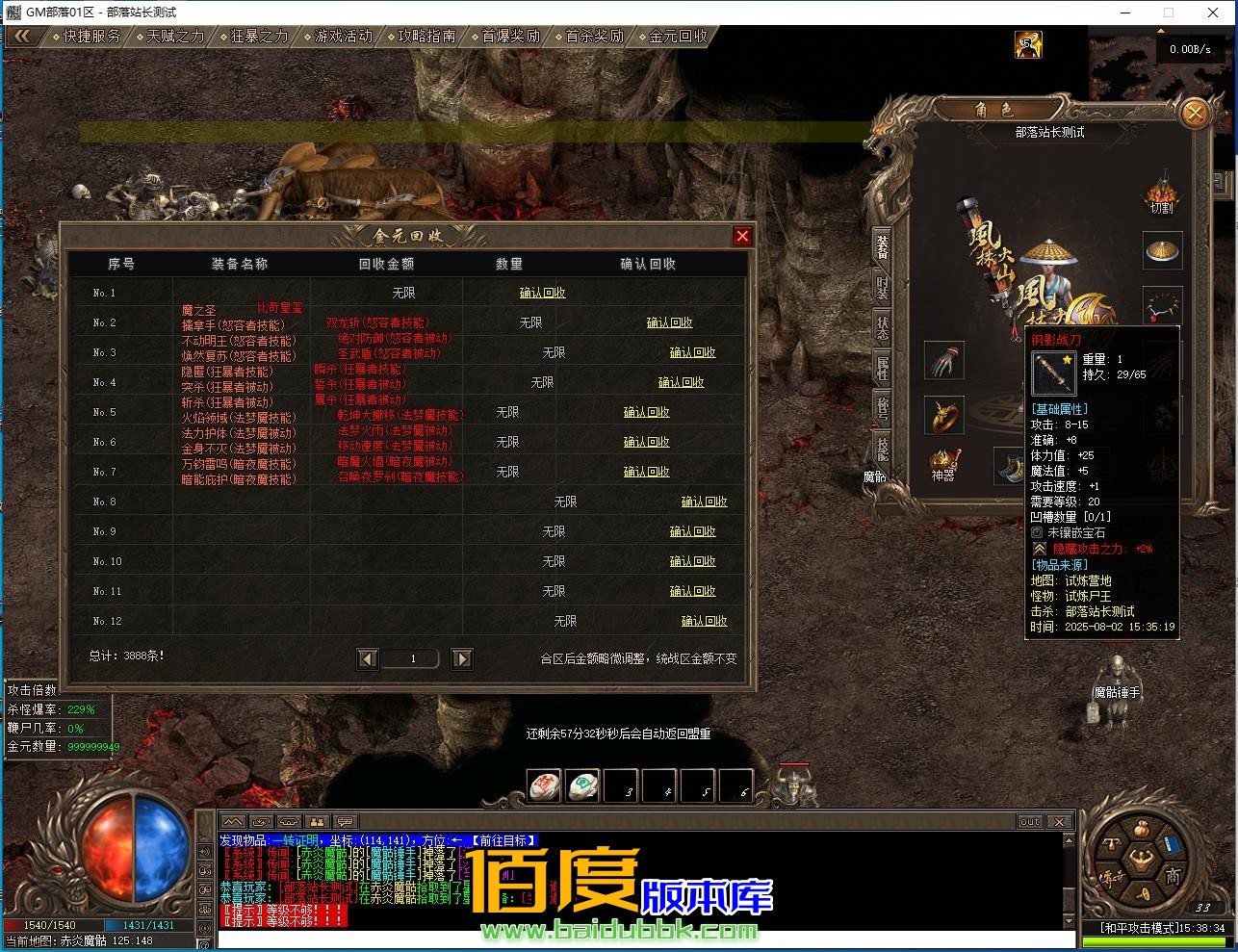Open the 游戏活动 menu
The height and width of the screenshot is (952, 1238).
[343, 36]
